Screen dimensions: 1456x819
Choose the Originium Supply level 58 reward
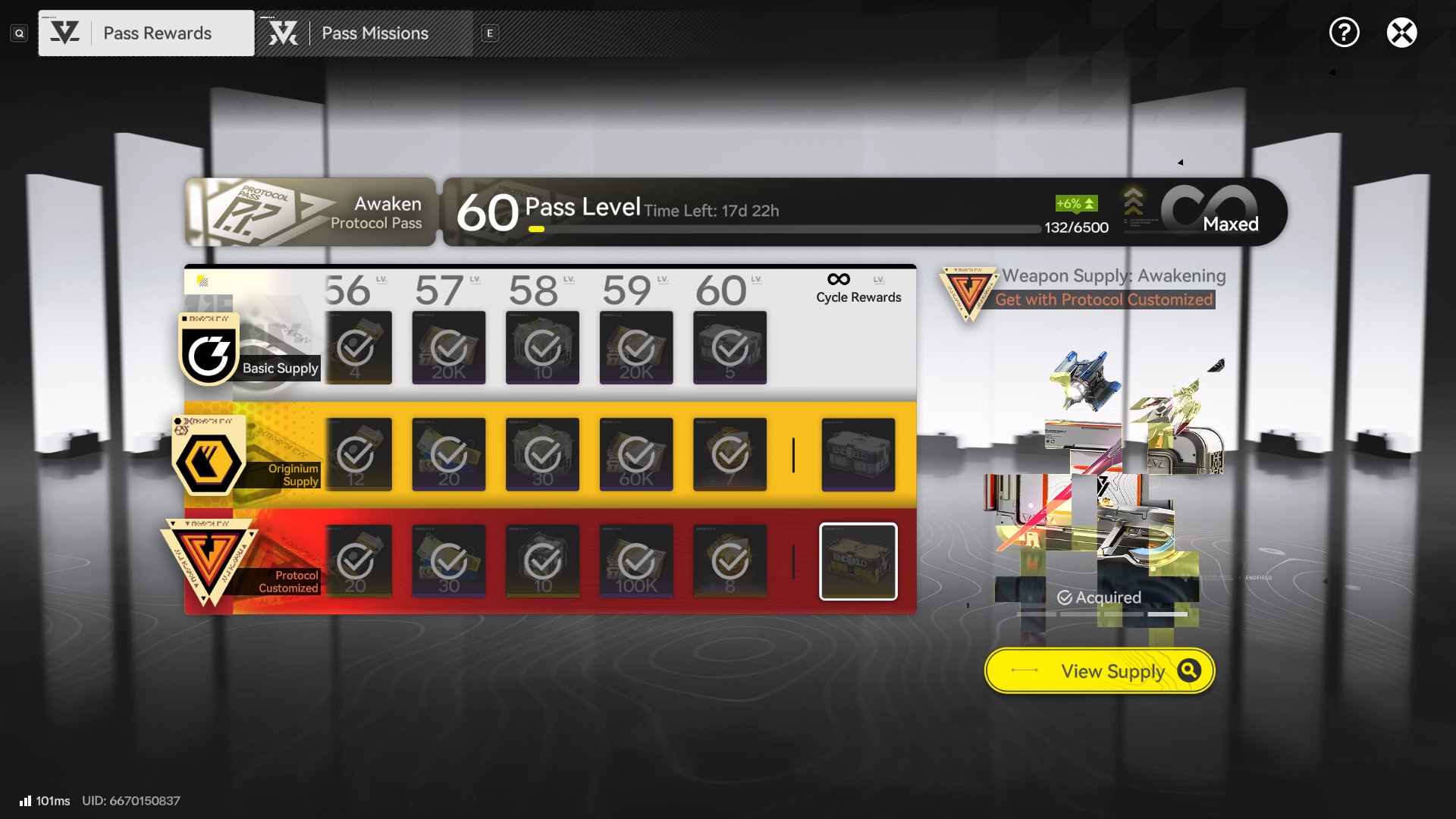(x=542, y=455)
